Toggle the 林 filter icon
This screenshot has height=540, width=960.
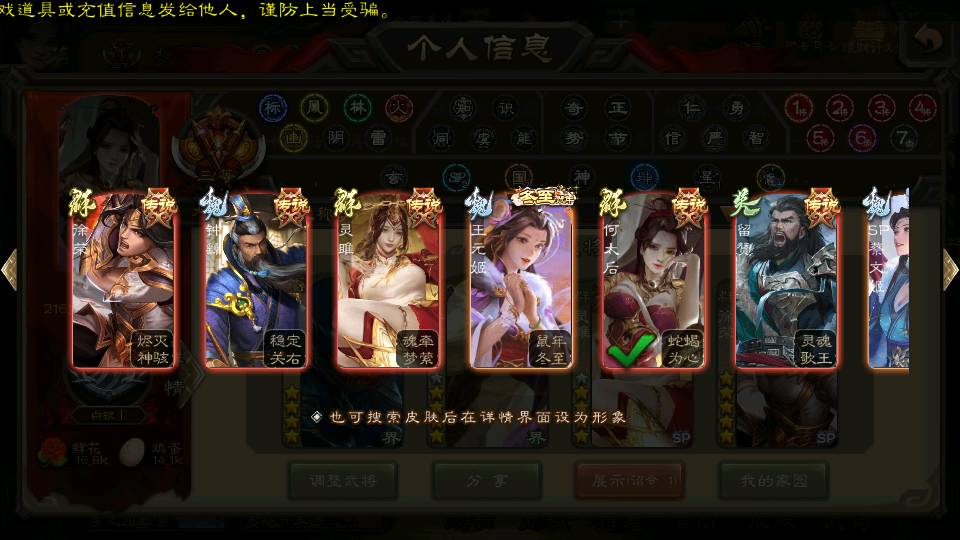point(357,107)
